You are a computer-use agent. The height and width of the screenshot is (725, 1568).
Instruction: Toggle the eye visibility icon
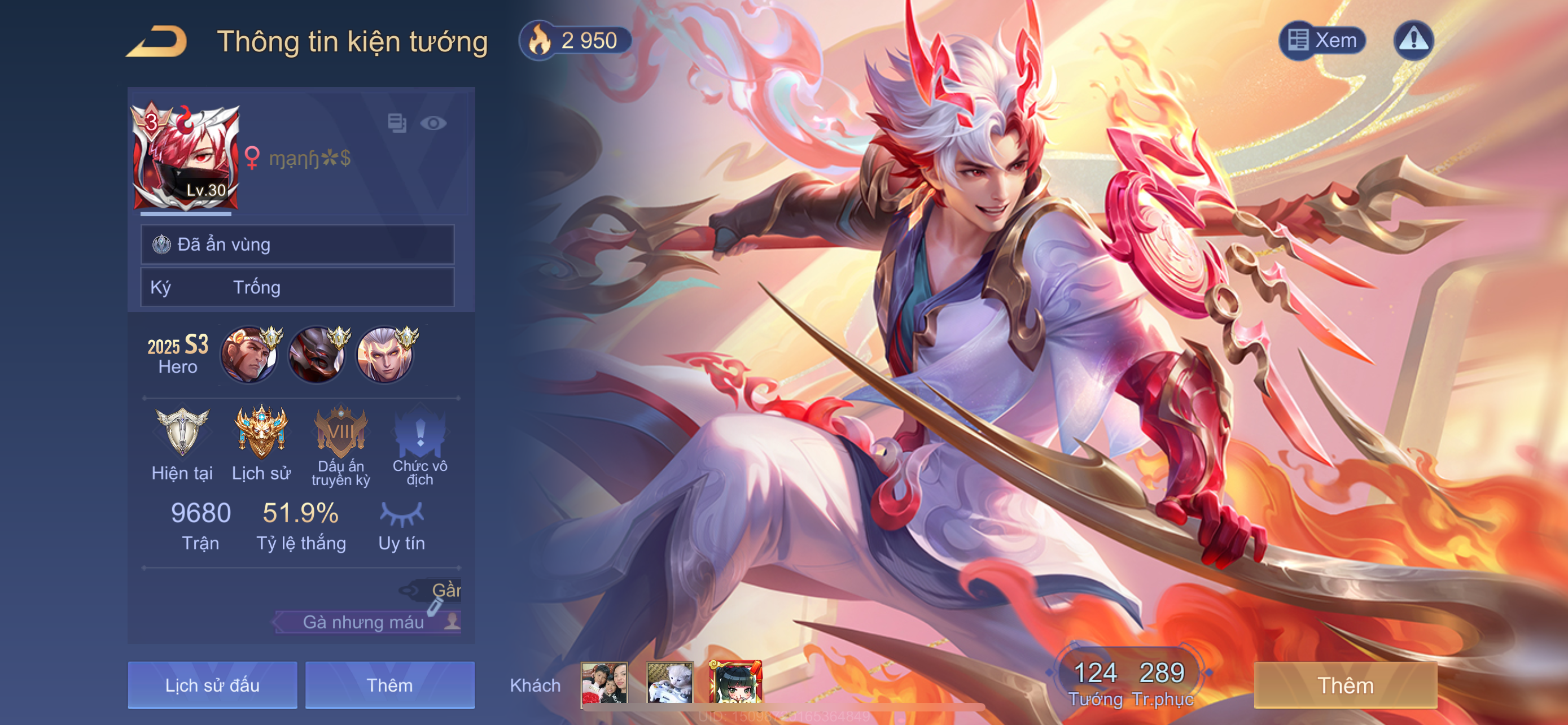click(433, 124)
